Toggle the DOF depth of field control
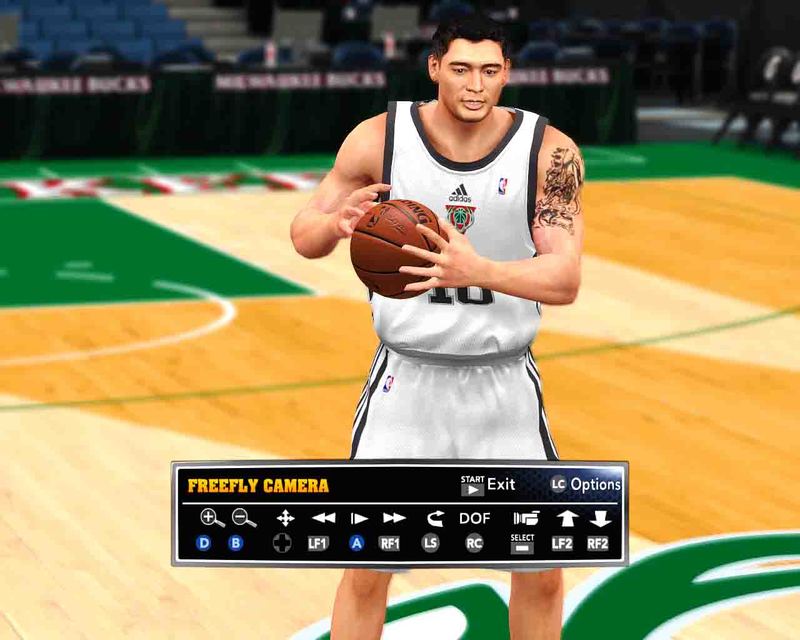Screen dimensions: 800x640 click(475, 518)
